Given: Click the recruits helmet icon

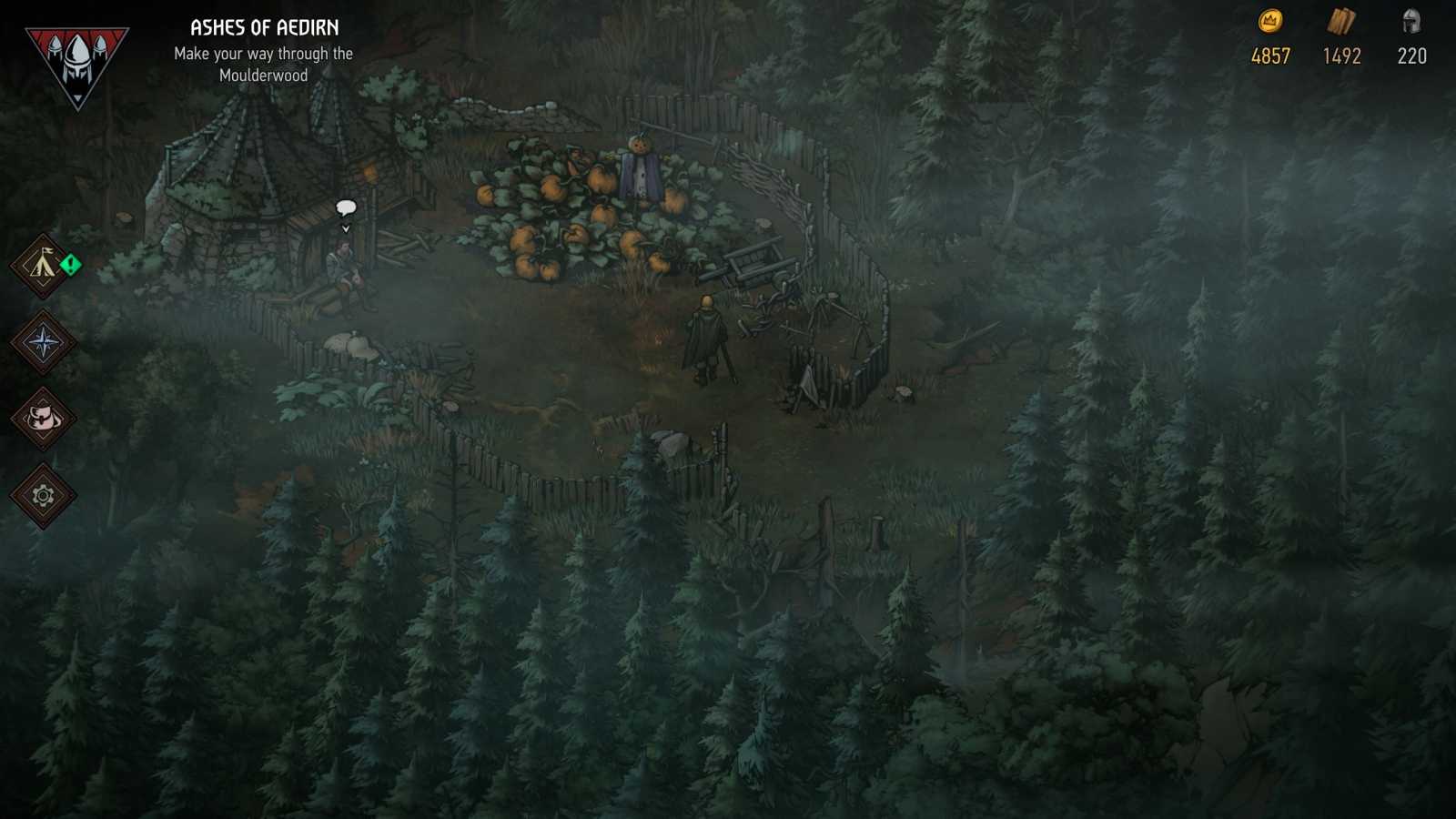Looking at the screenshot, I should click(x=1410, y=24).
